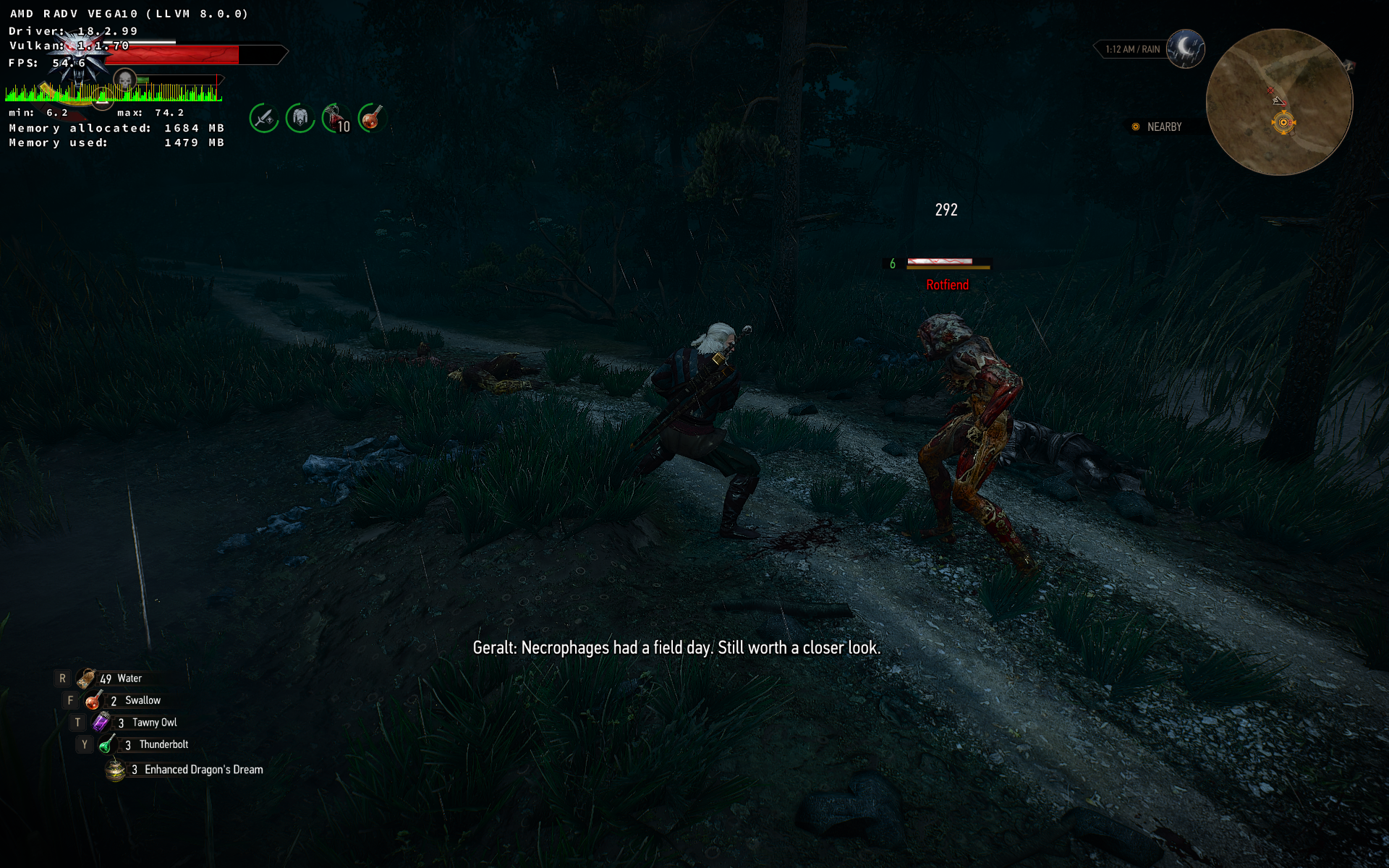Click the moon time-of-day icon
Image resolution: width=1389 pixels, height=868 pixels.
1185,48
